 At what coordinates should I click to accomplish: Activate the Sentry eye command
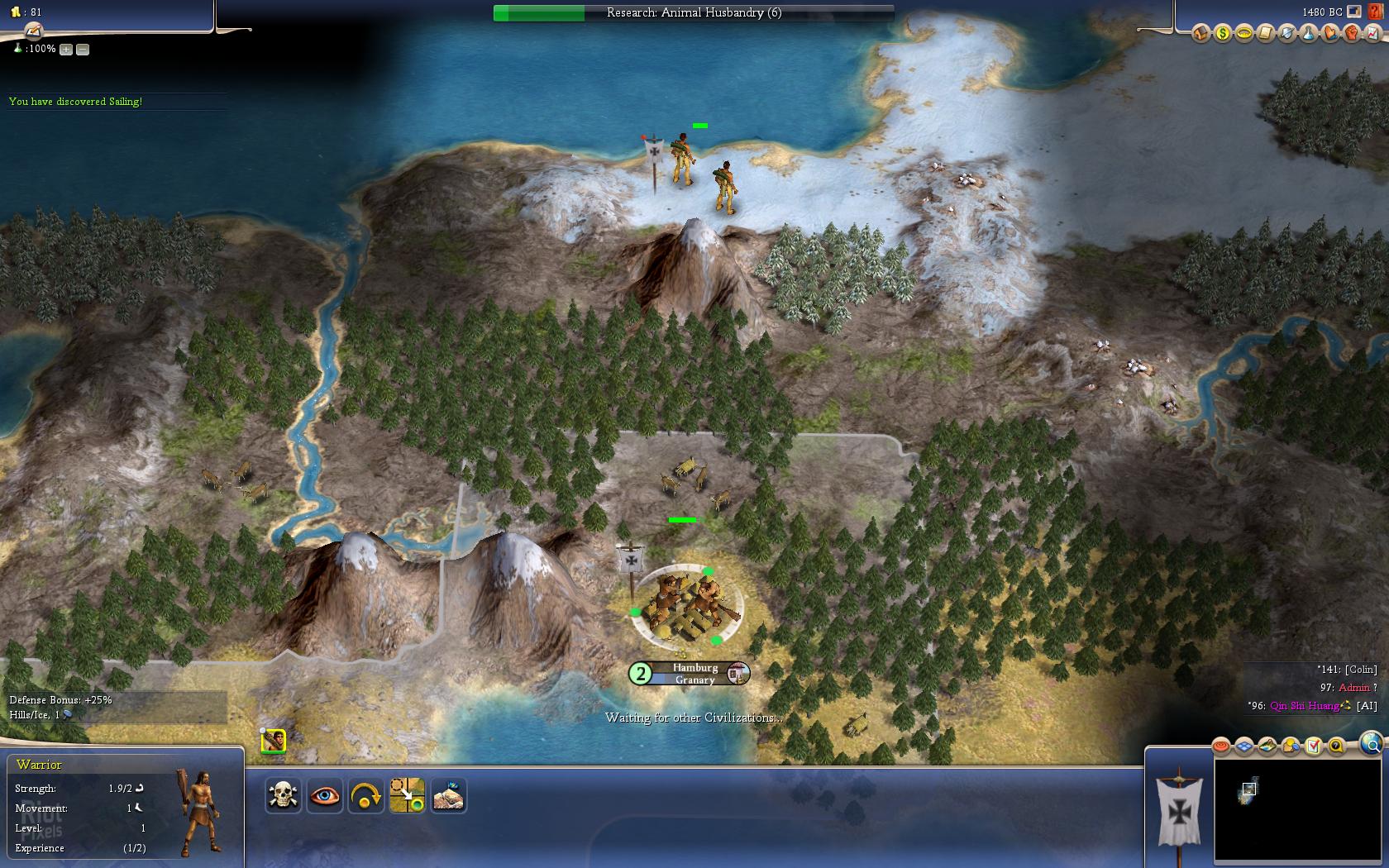point(324,795)
